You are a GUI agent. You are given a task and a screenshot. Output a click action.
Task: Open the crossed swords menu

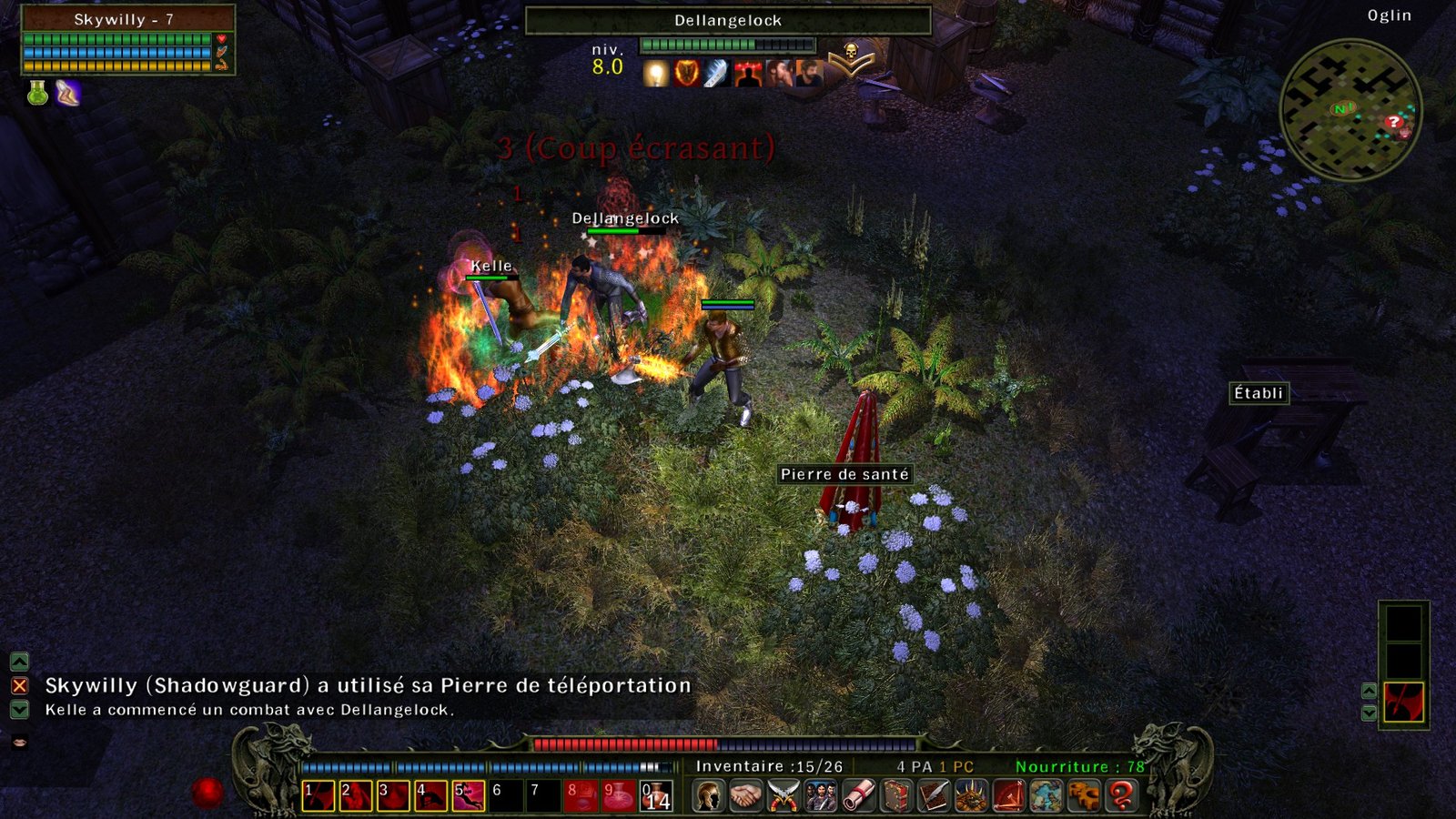point(783,795)
